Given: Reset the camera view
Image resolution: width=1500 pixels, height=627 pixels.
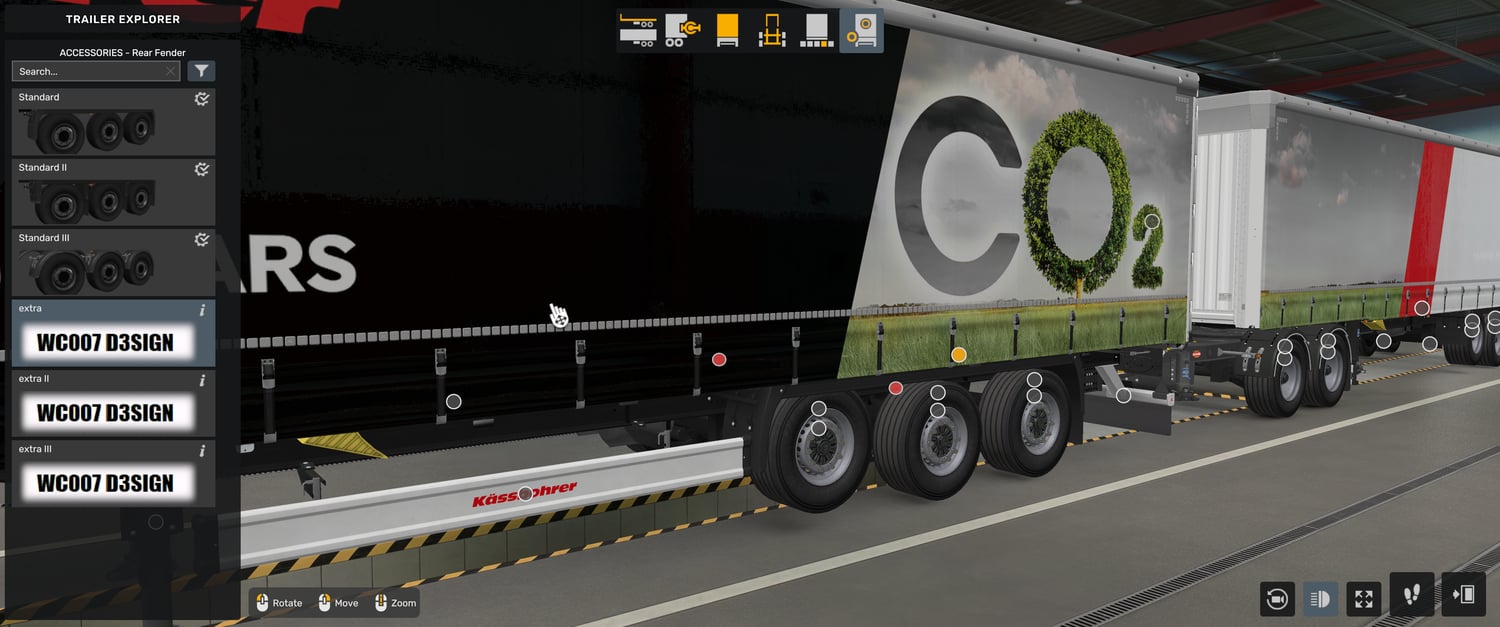Looking at the screenshot, I should tap(1276, 599).
